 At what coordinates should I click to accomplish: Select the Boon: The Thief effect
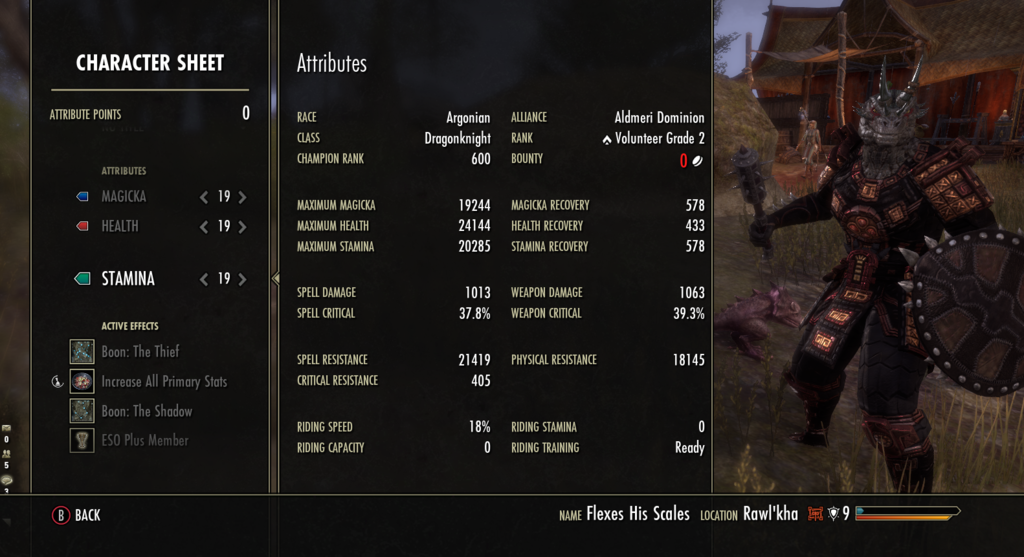pos(140,351)
